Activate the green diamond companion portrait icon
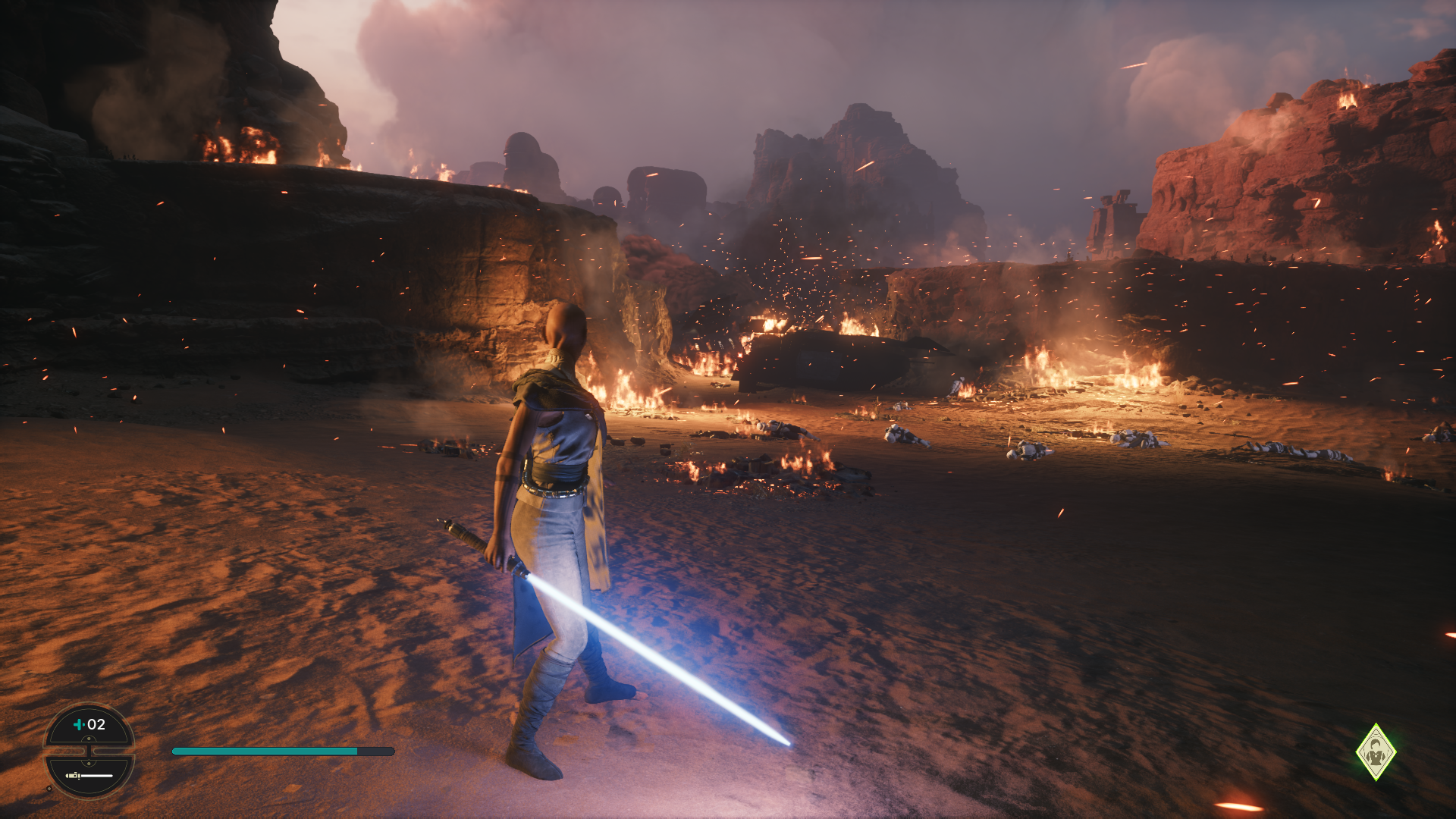Viewport: 1456px width, 819px height. [1376, 752]
